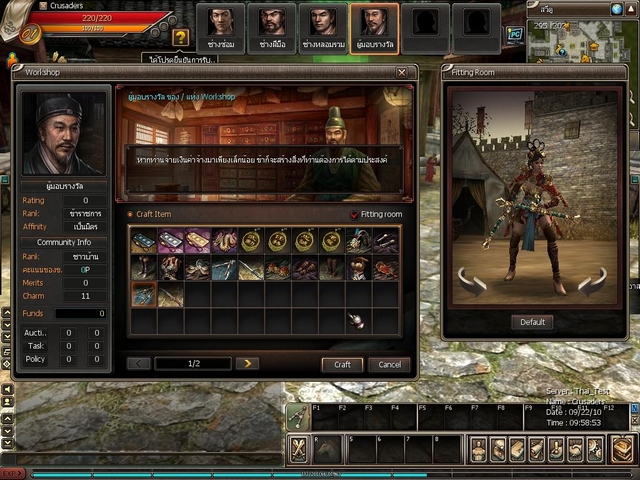Cancel the workshop crafting
Screen dimensions: 640x480
point(389,365)
